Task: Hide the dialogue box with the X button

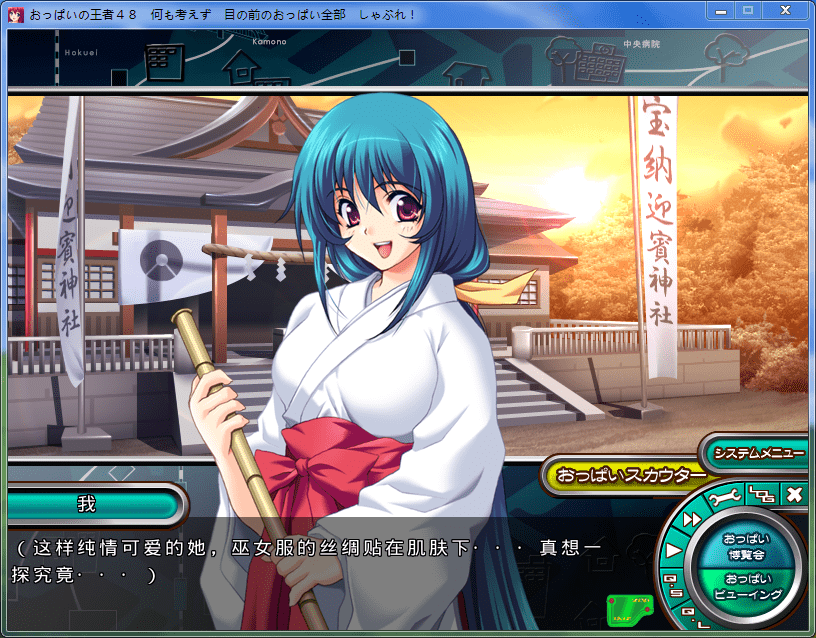Action: 794,494
